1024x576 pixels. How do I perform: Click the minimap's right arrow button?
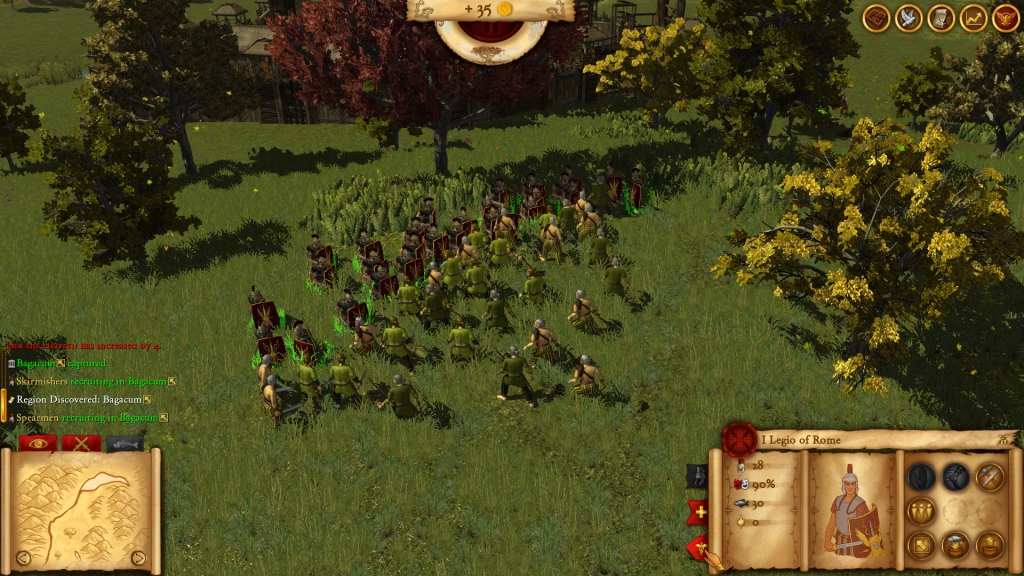138,558
